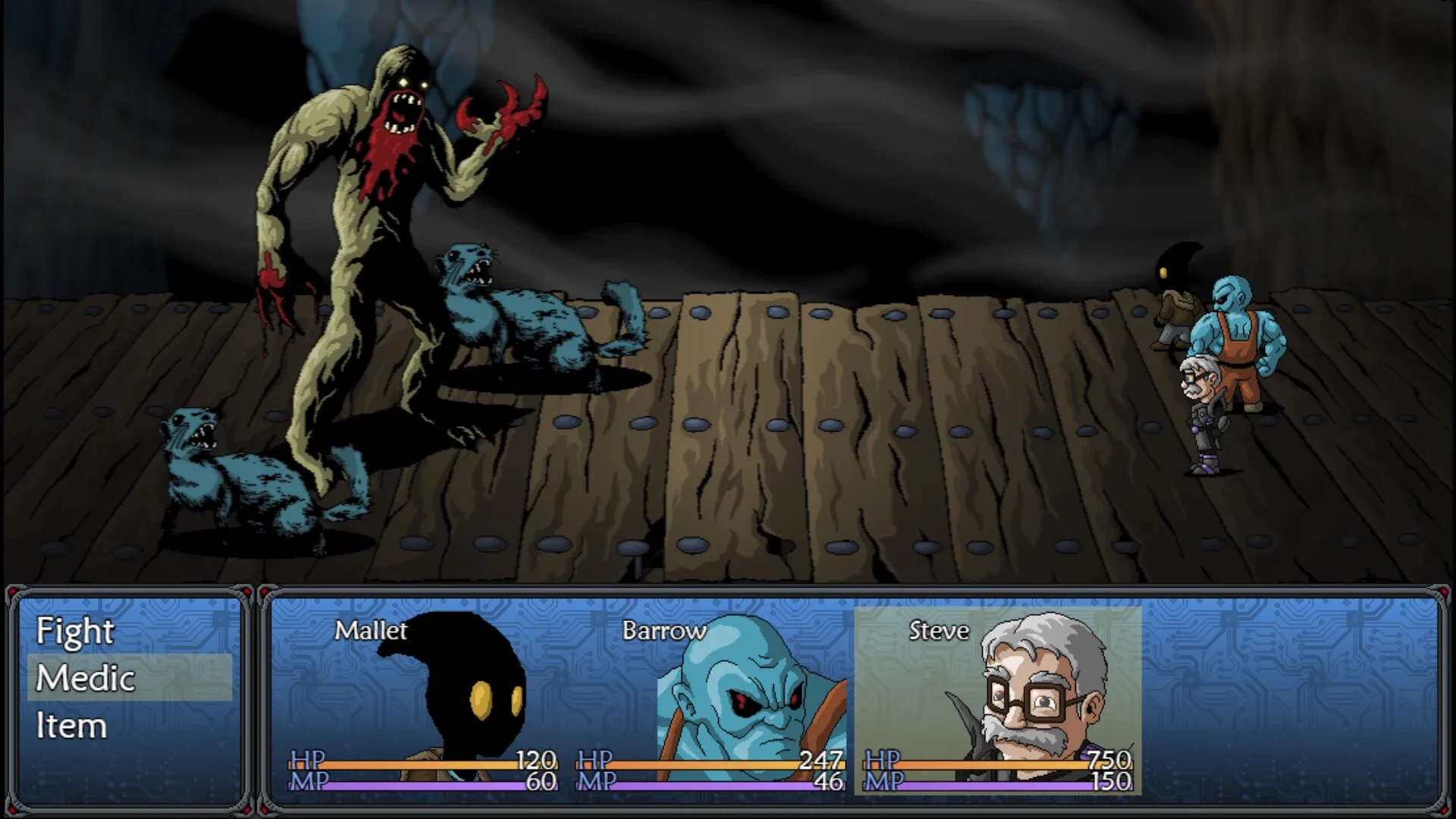Open the Item menu
Screen dimensions: 1456x819
72,726
